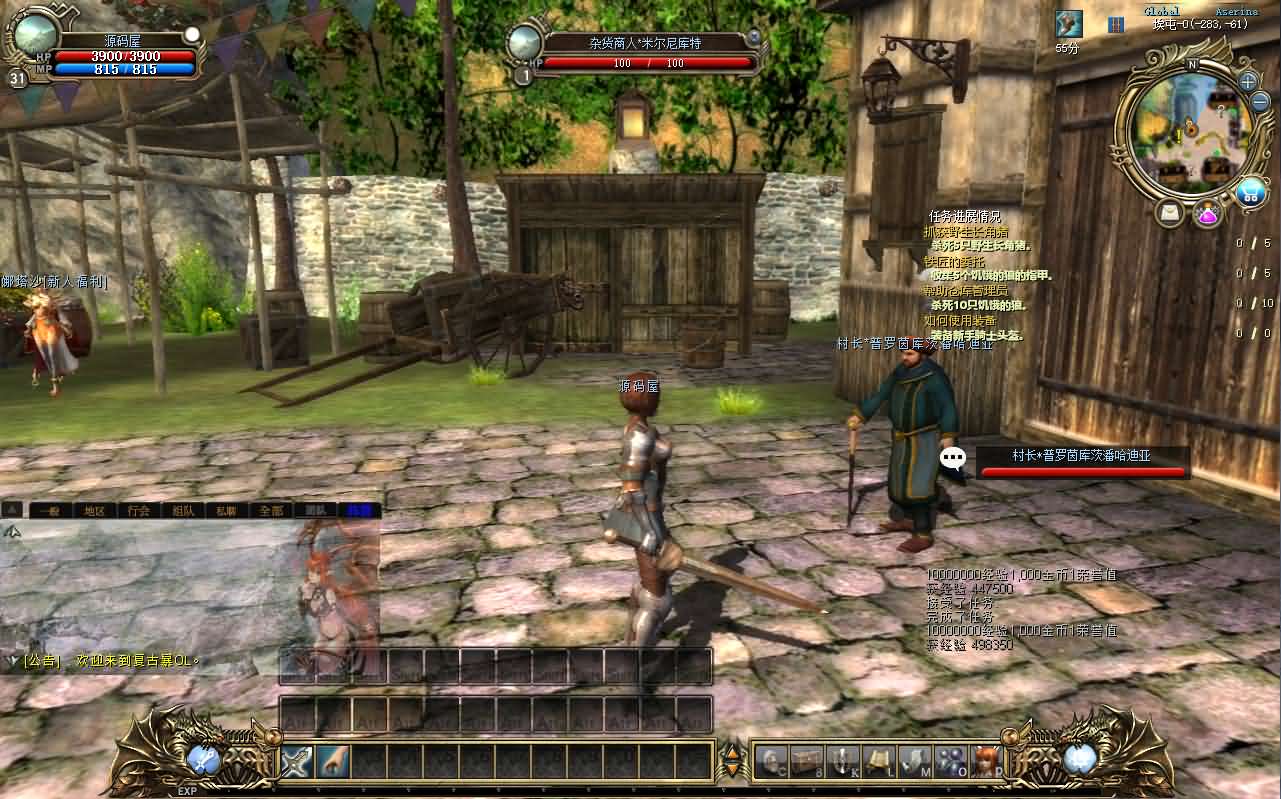The height and width of the screenshot is (799, 1281).
Task: Open the mail envelope icon
Action: point(1170,212)
